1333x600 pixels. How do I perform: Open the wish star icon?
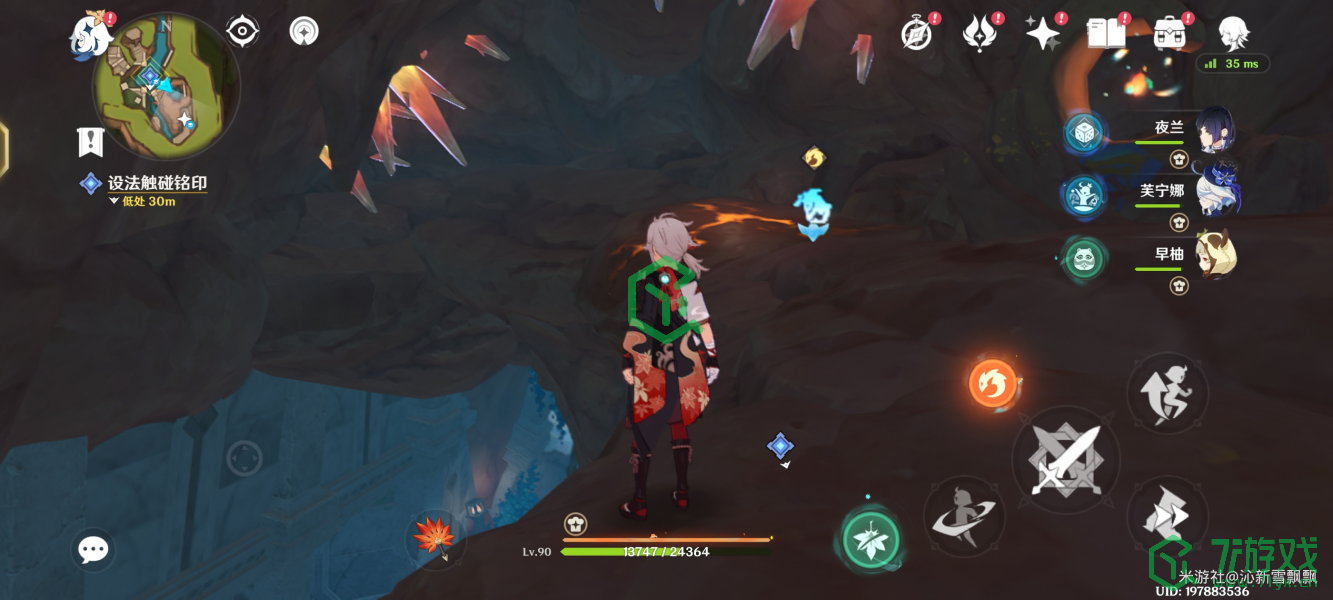point(1043,34)
